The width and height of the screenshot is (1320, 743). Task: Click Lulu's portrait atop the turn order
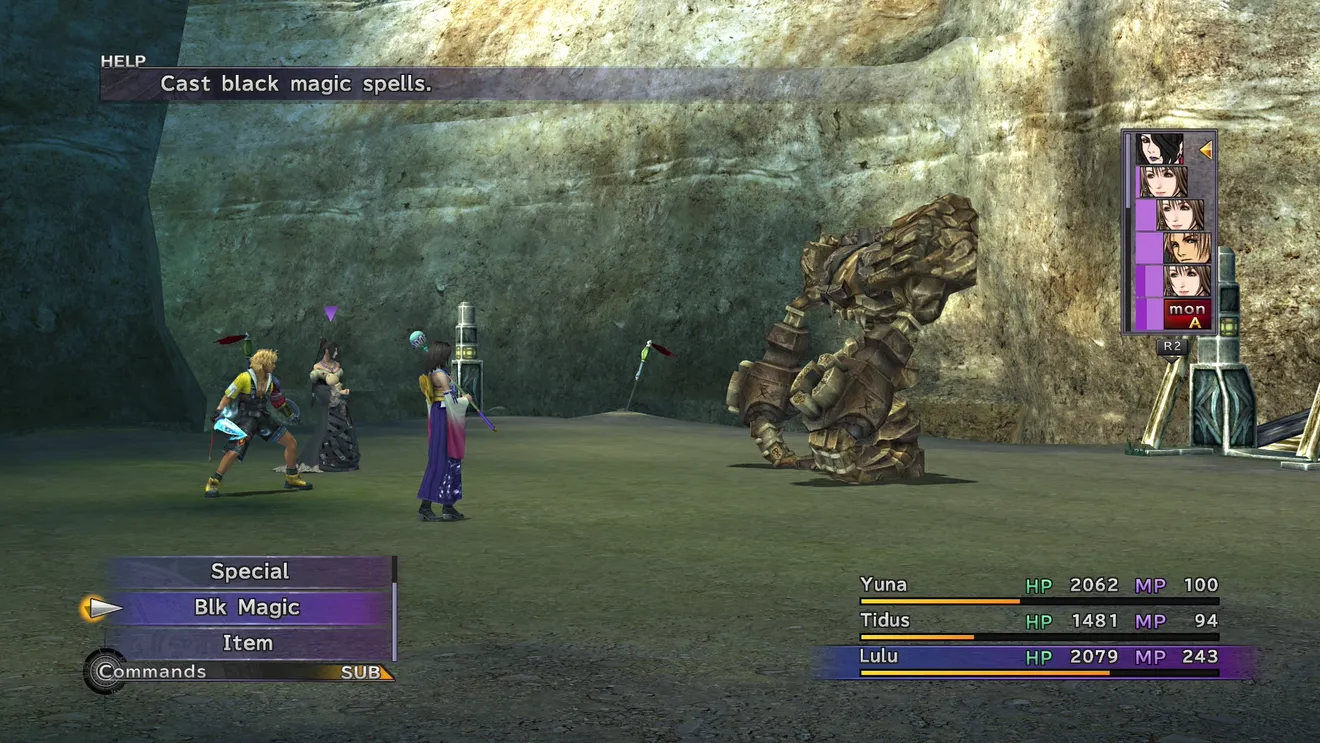[1160, 149]
